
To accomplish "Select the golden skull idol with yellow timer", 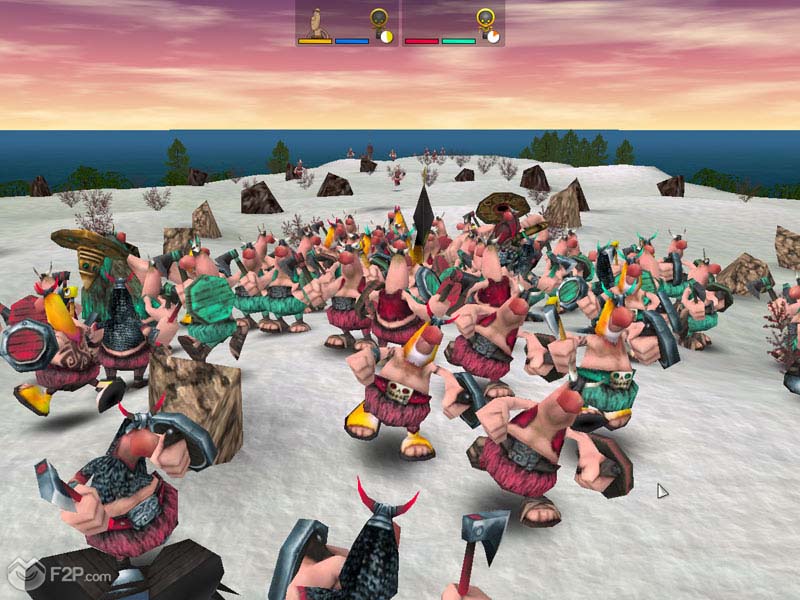I will [379, 19].
